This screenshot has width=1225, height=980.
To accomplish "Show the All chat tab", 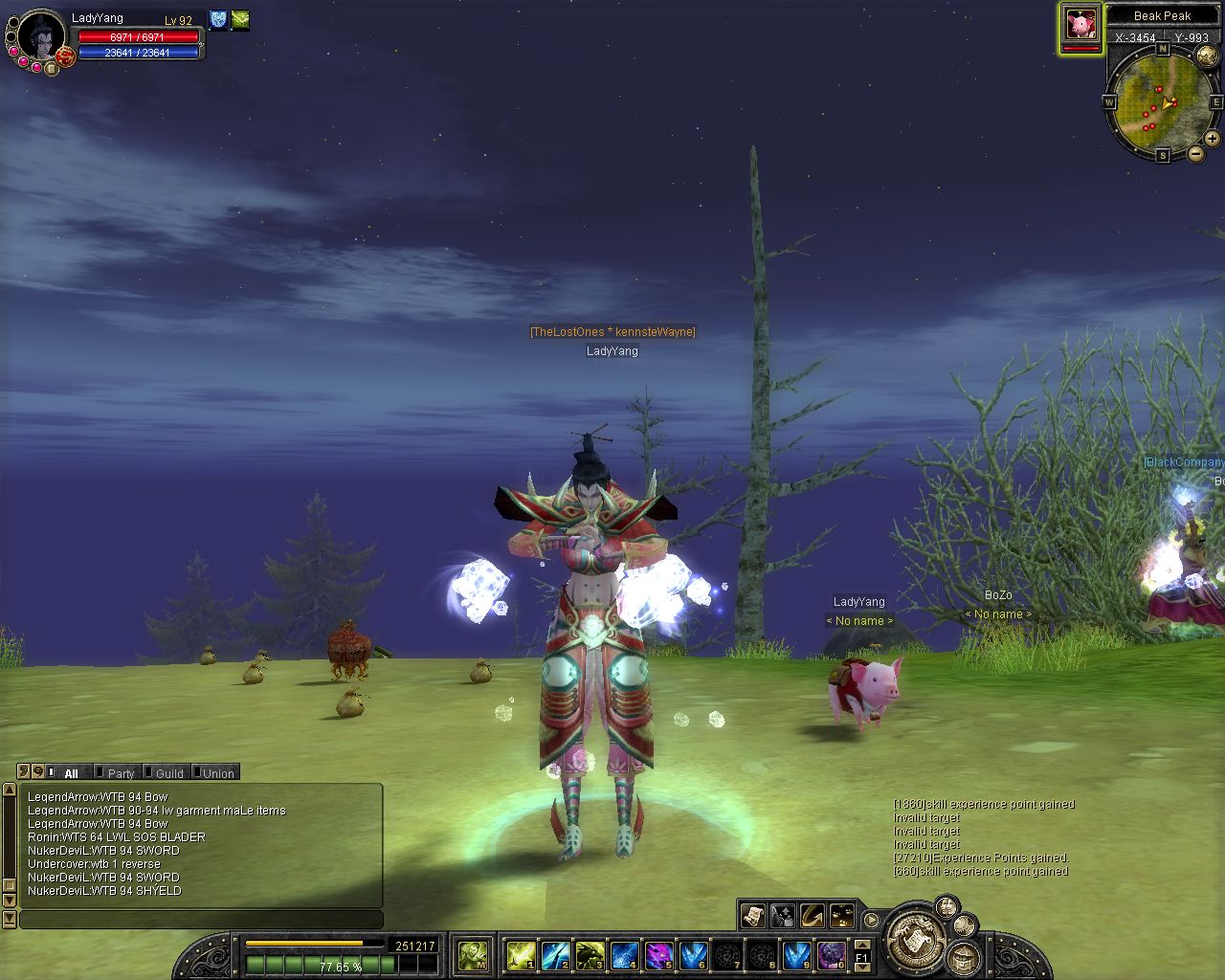I will pos(71,773).
